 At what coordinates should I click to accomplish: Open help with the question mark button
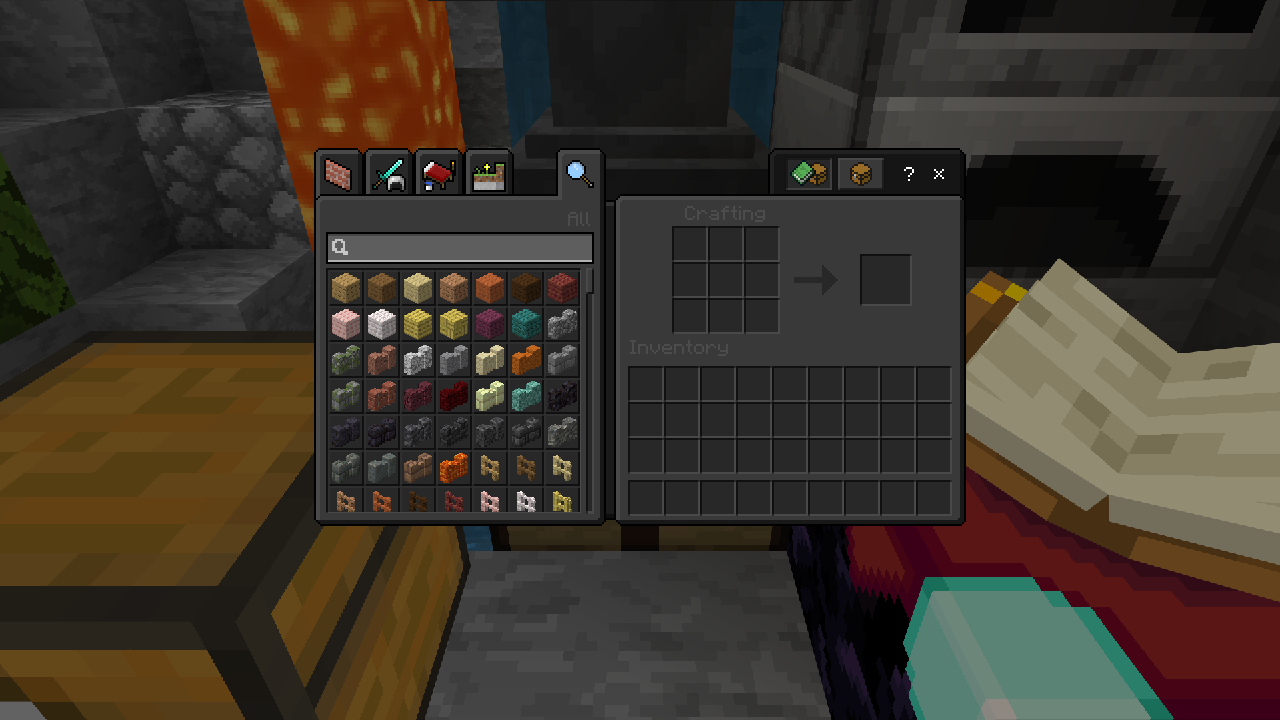pyautogui.click(x=908, y=174)
